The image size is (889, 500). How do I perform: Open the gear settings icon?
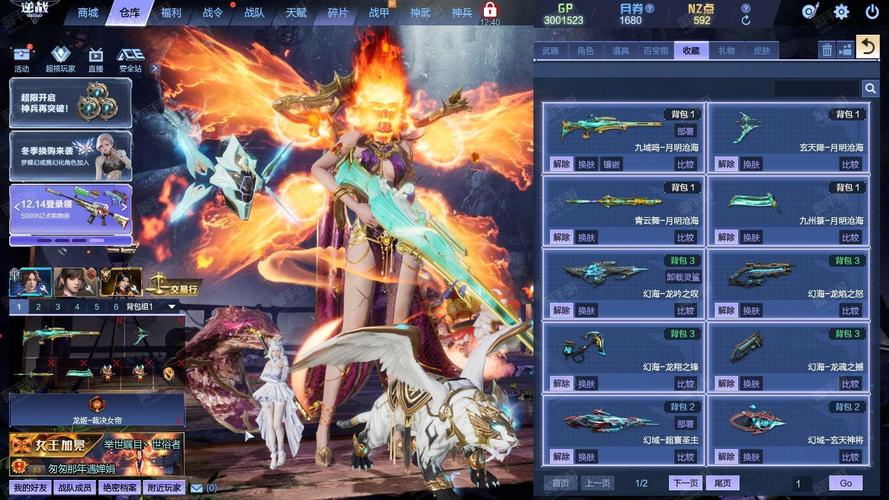(841, 12)
